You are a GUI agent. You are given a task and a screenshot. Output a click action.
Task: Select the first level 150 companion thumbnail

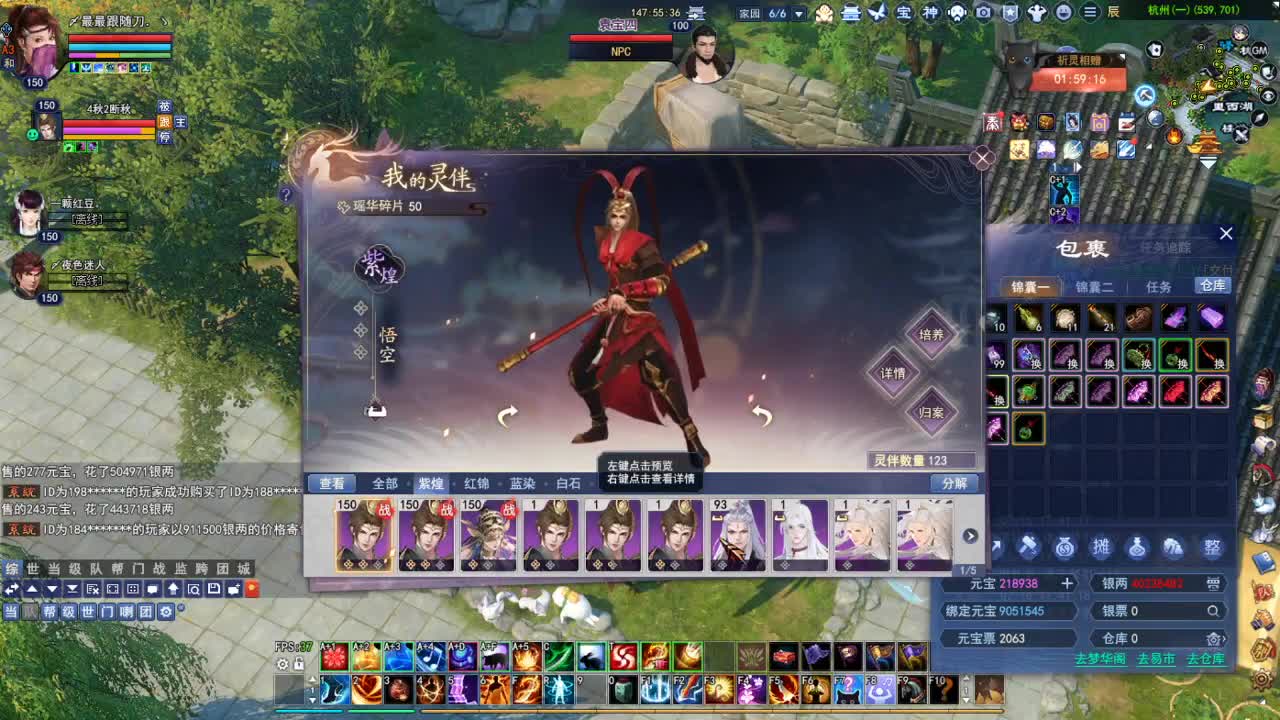pyautogui.click(x=364, y=535)
